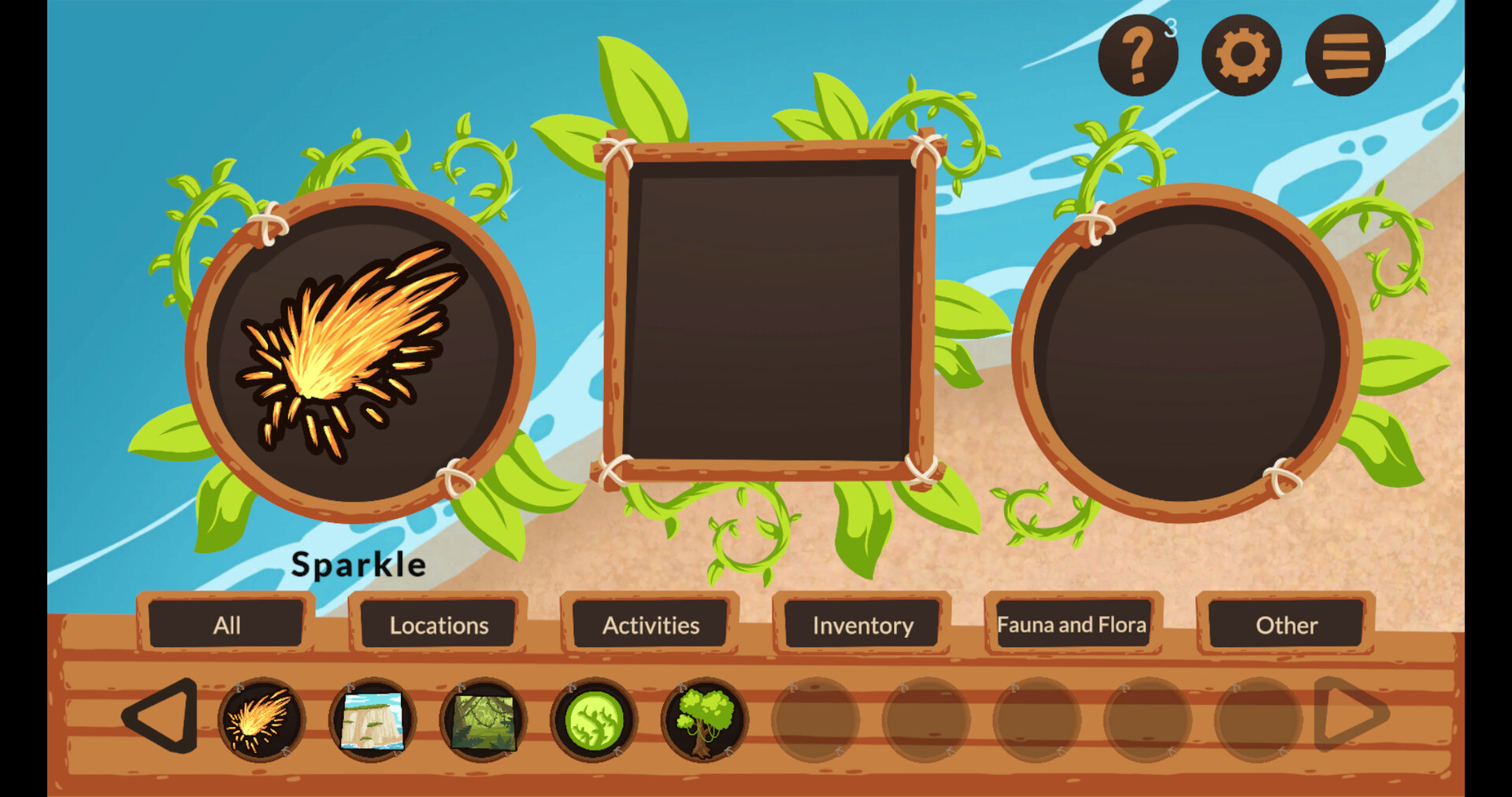Screen dimensions: 1512x797
Task: Open the Activities category
Action: pos(650,625)
